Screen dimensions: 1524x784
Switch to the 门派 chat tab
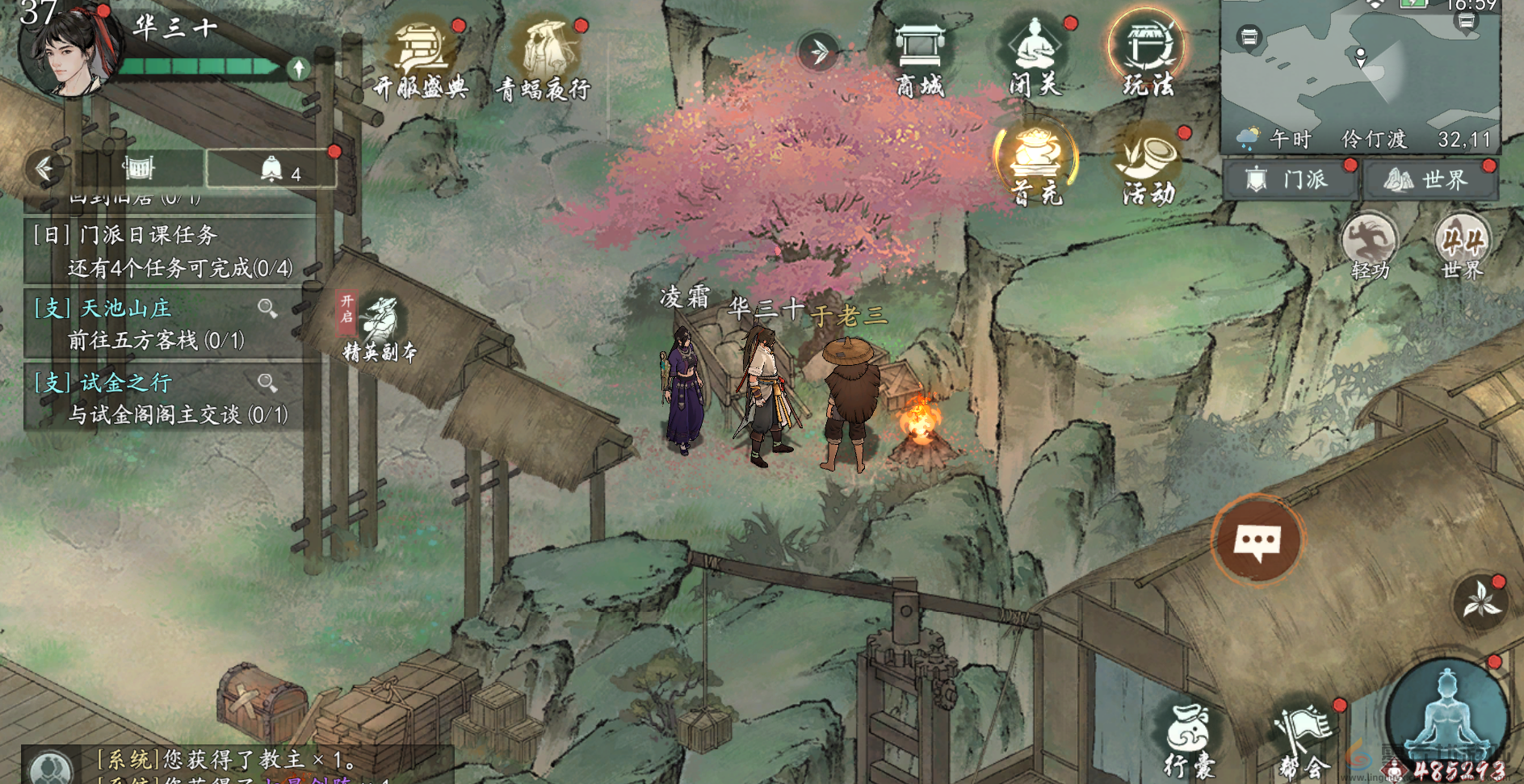click(x=1291, y=178)
